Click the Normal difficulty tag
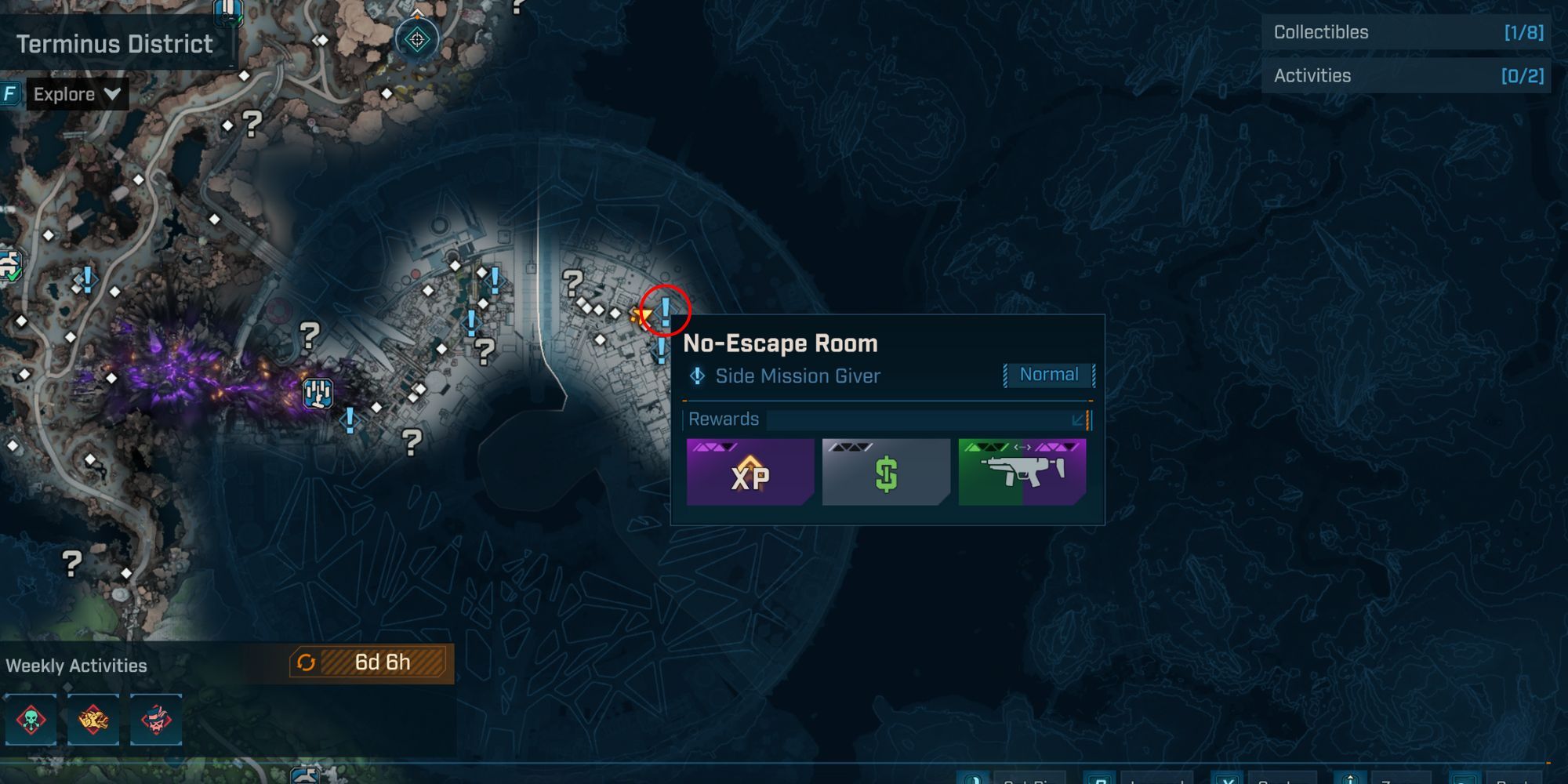Image resolution: width=1568 pixels, height=784 pixels. click(x=1049, y=375)
